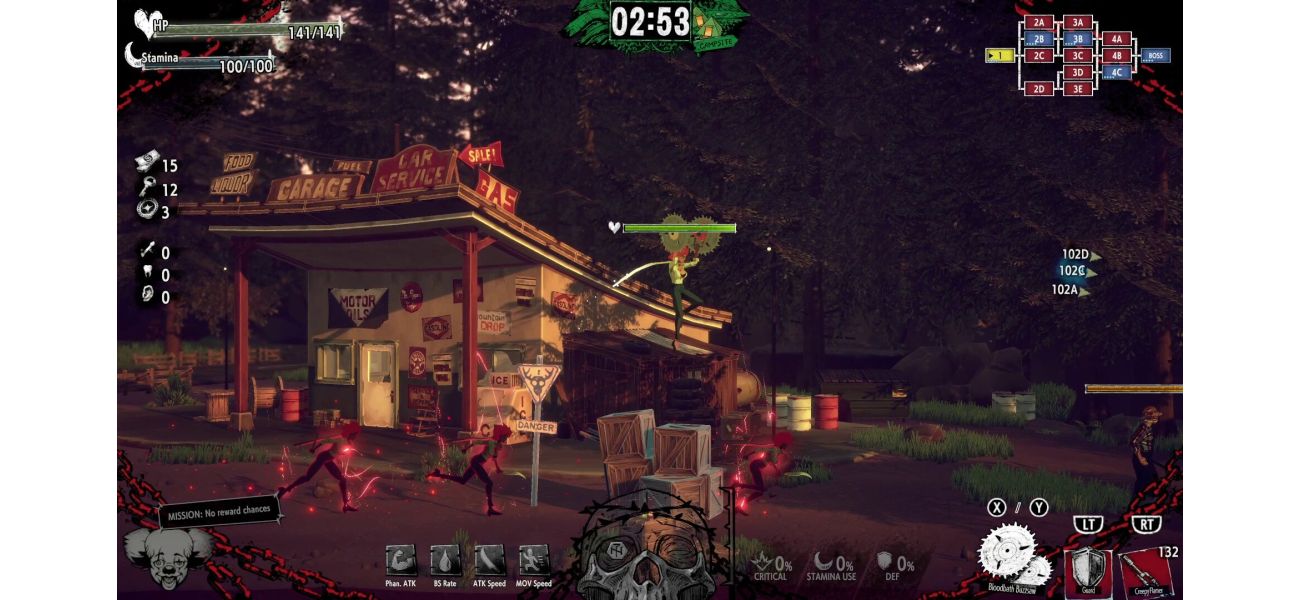Screen dimensions: 1300x600
Task: Select the Phan. ATK buff icon
Action: coord(400,560)
